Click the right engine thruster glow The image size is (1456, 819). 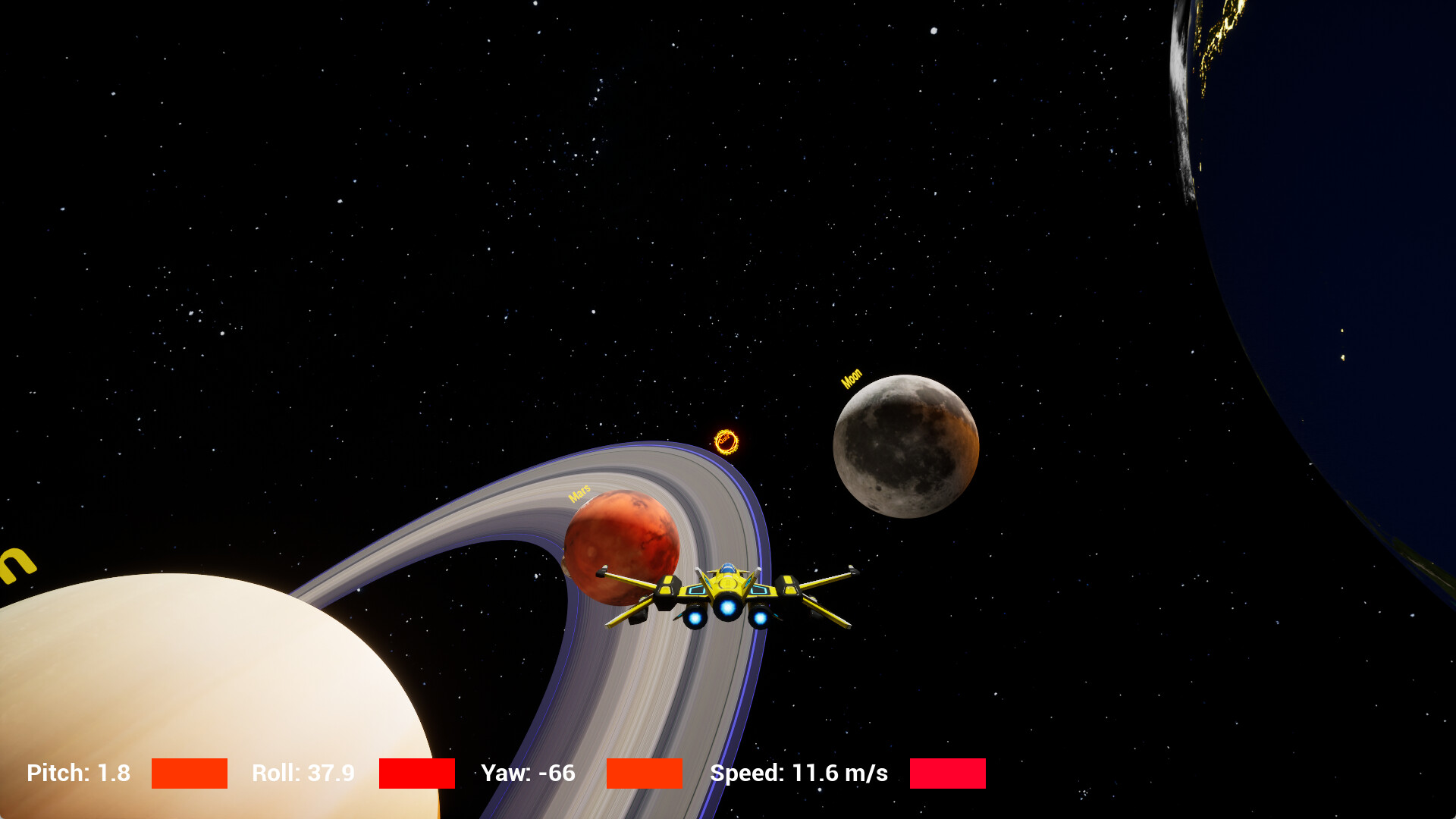pyautogui.click(x=761, y=619)
